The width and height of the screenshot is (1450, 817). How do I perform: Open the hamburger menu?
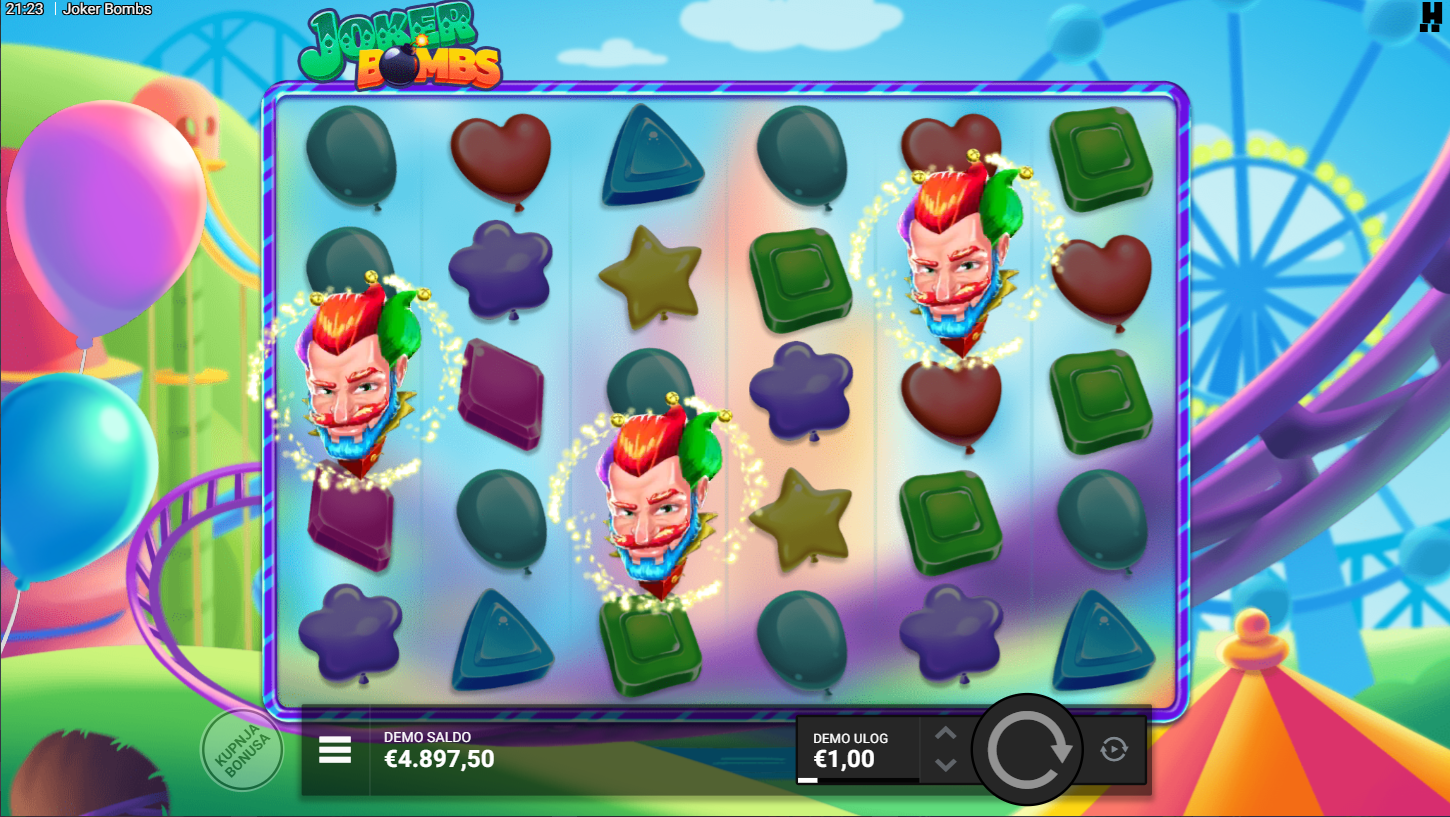[x=335, y=750]
